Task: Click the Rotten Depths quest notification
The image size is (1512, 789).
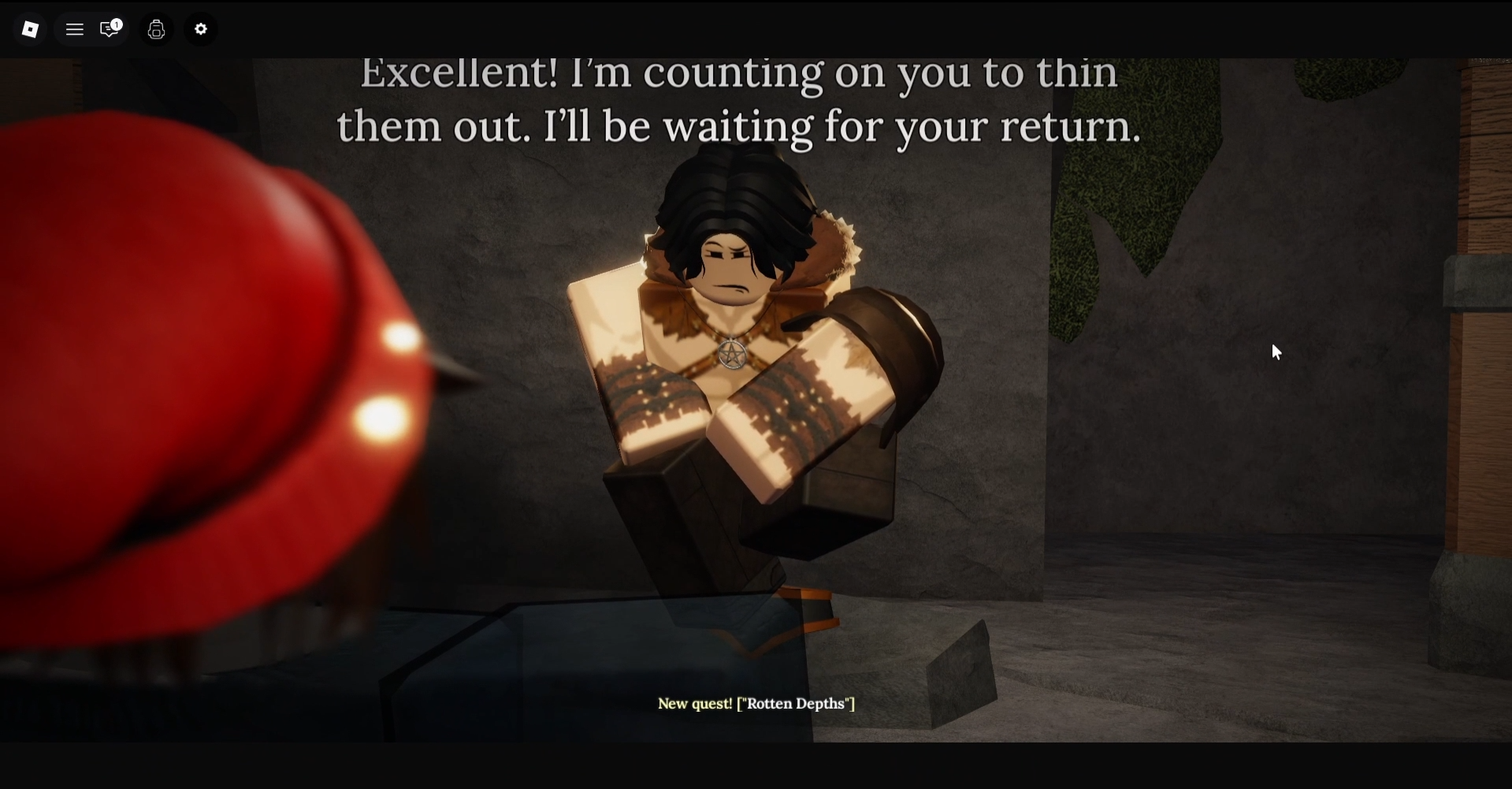Action: (756, 703)
